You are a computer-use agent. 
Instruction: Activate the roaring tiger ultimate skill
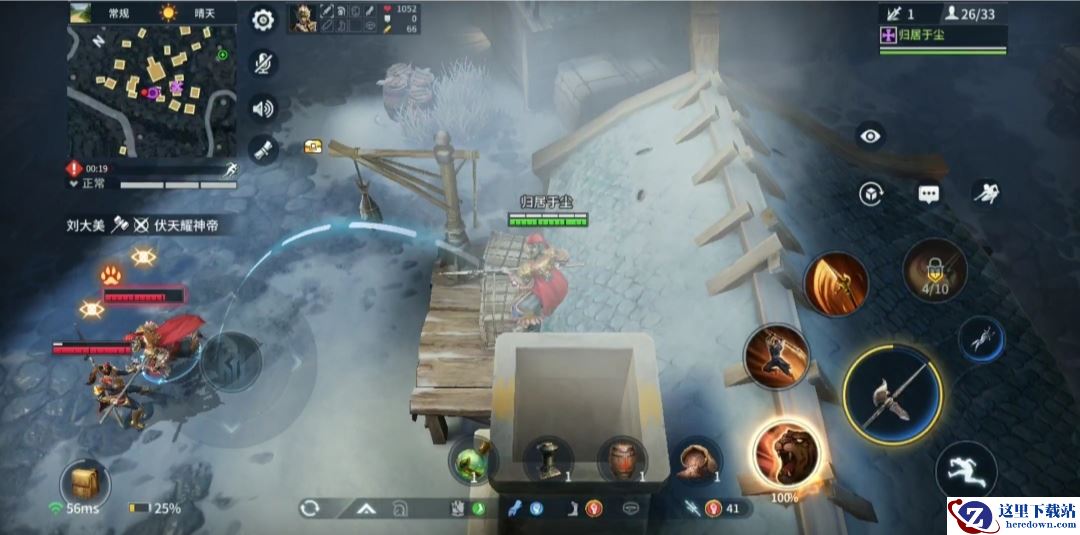click(785, 453)
